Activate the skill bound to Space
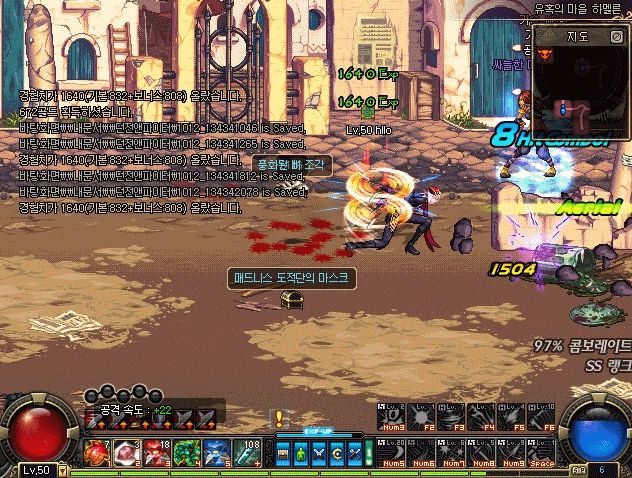This screenshot has width=632, height=478. click(541, 449)
